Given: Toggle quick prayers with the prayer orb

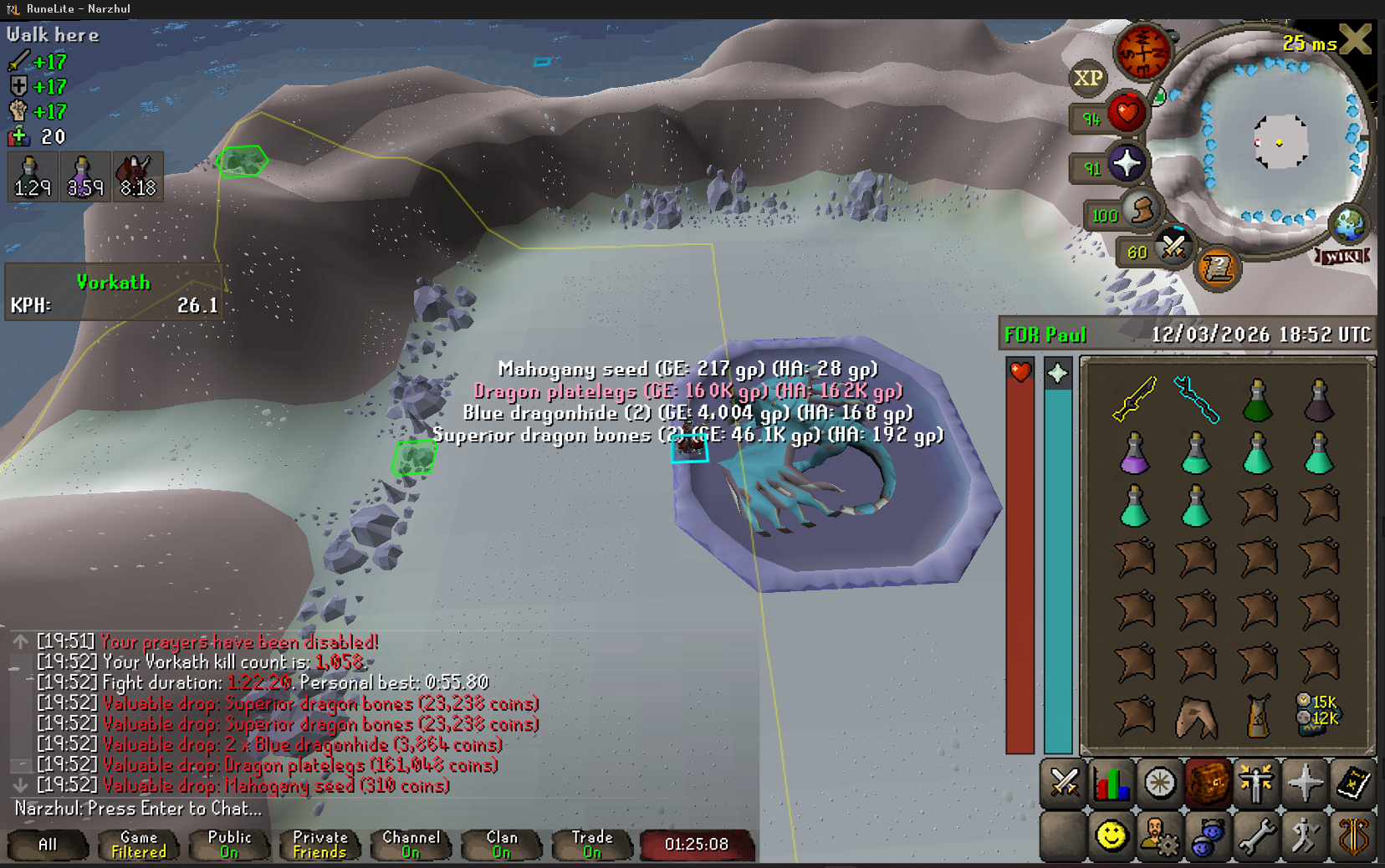Looking at the screenshot, I should pos(1126,164).
